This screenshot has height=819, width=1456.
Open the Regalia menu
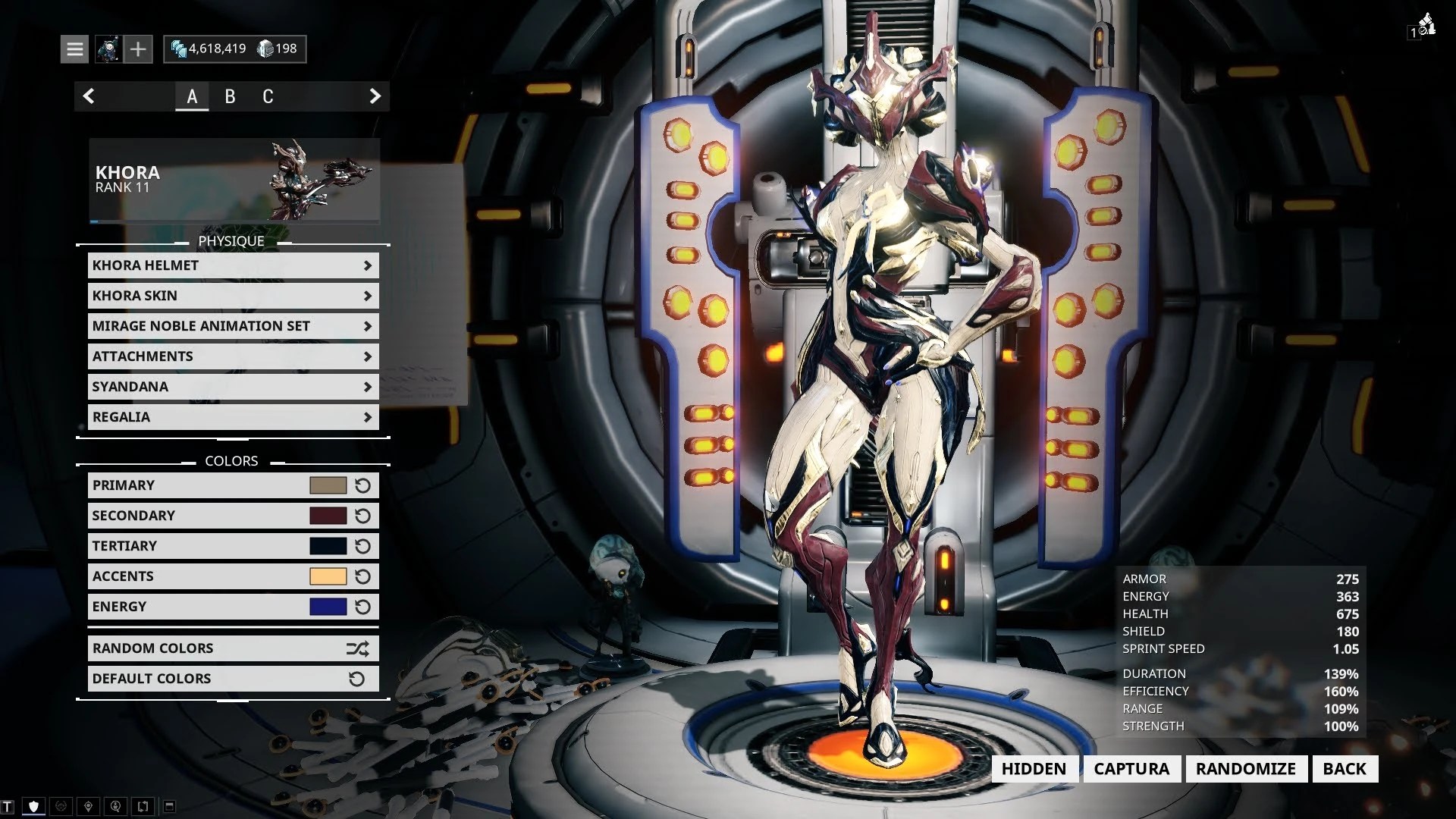pos(233,417)
